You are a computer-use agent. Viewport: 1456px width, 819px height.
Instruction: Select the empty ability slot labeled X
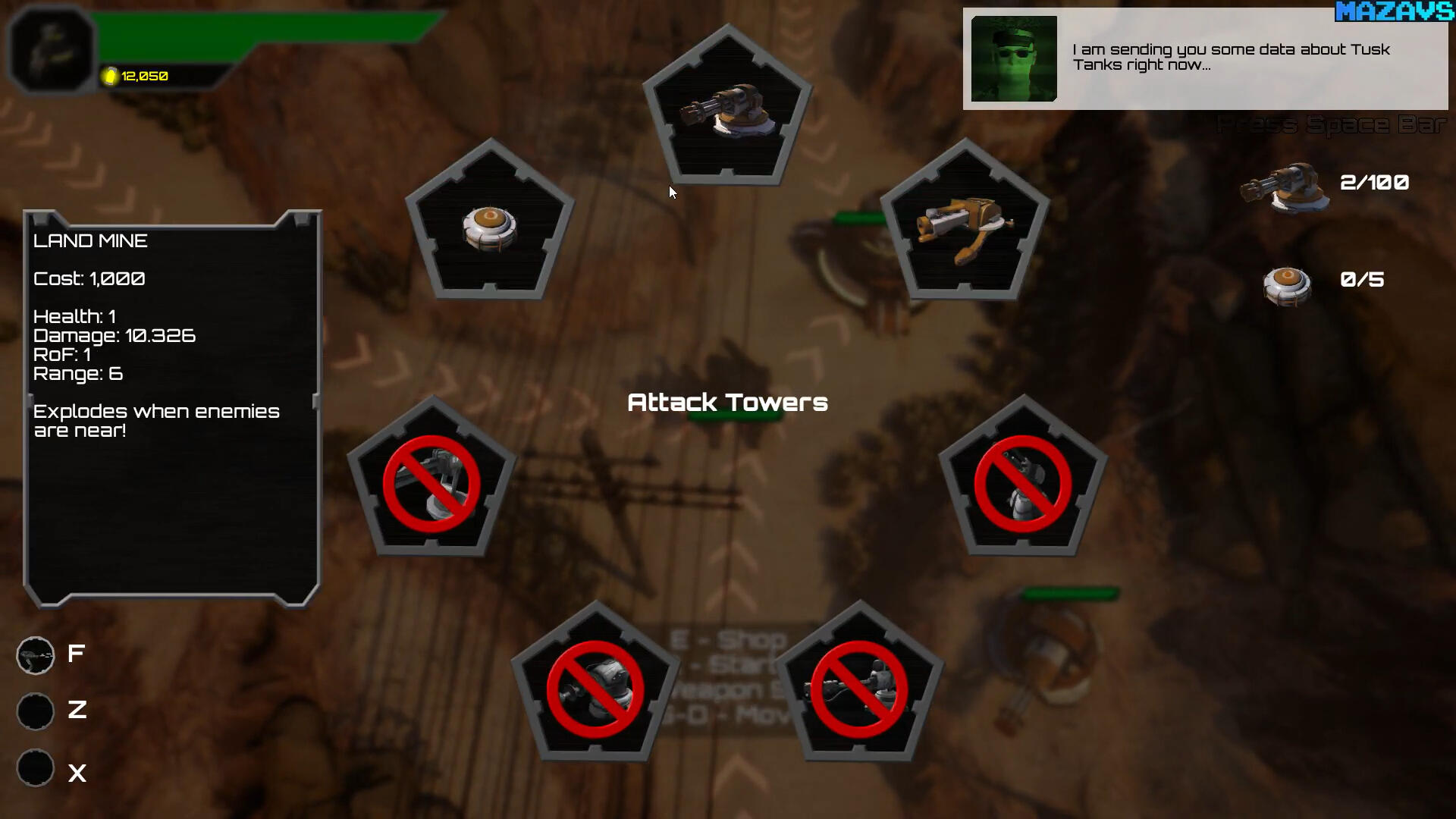pos(36,768)
